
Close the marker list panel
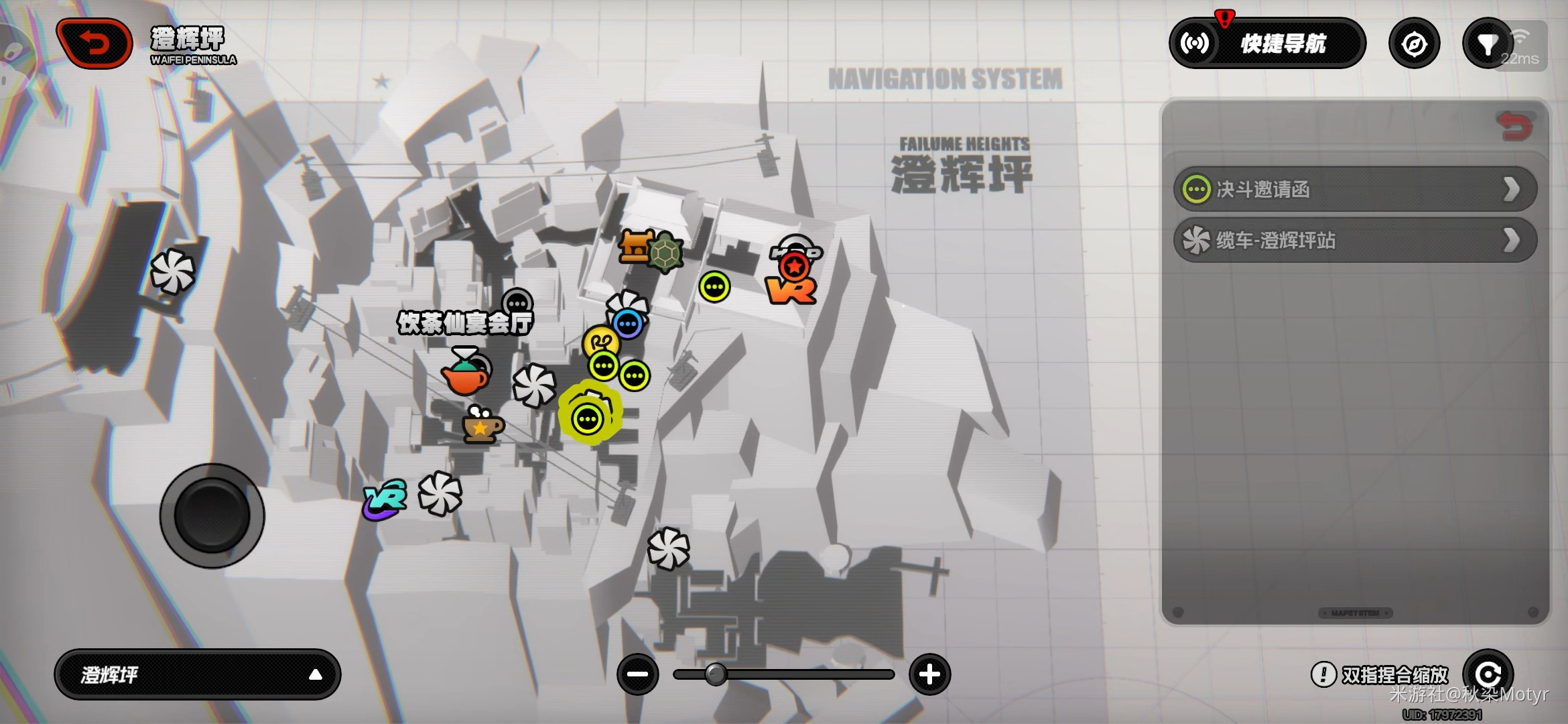pyautogui.click(x=1514, y=127)
